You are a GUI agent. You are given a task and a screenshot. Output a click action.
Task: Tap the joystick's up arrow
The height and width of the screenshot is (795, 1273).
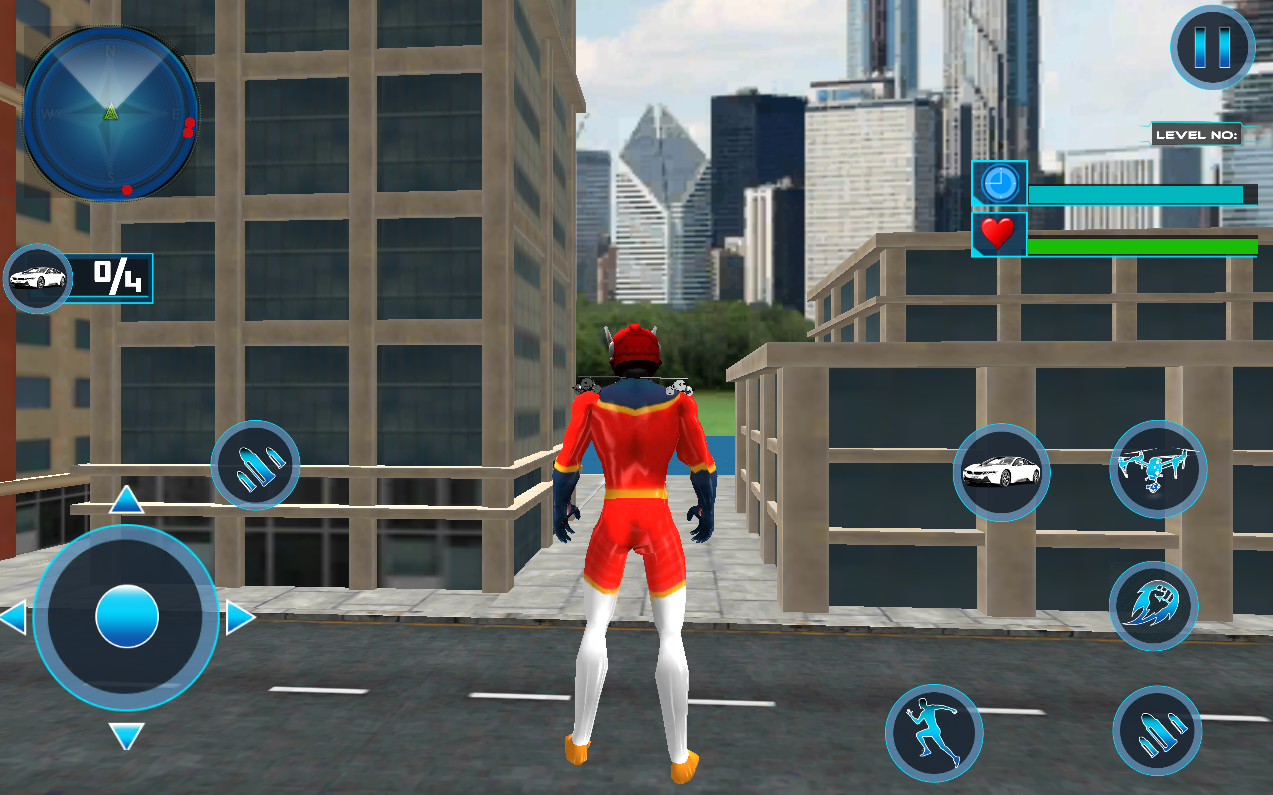click(x=127, y=500)
